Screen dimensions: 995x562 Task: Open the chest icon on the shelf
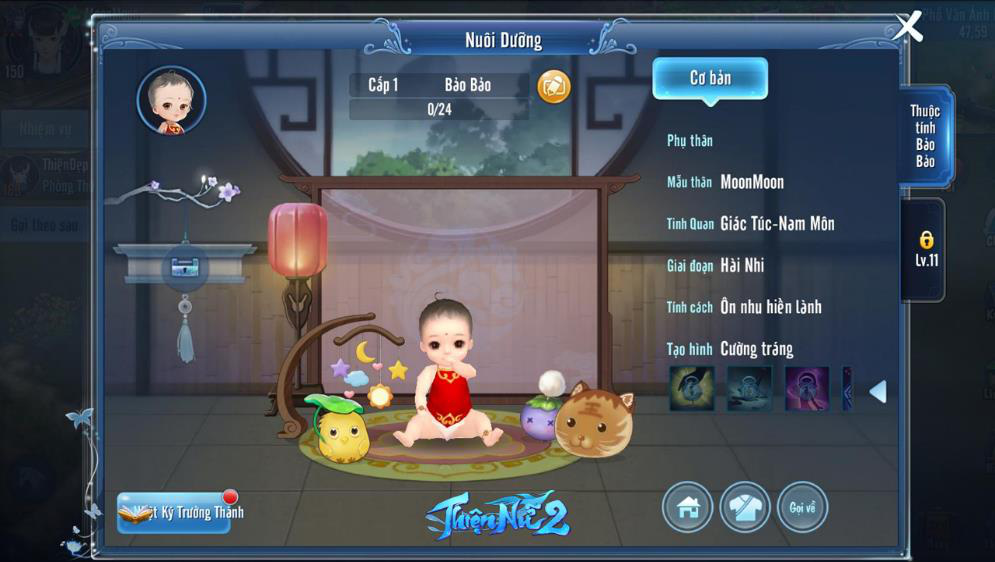tap(184, 267)
